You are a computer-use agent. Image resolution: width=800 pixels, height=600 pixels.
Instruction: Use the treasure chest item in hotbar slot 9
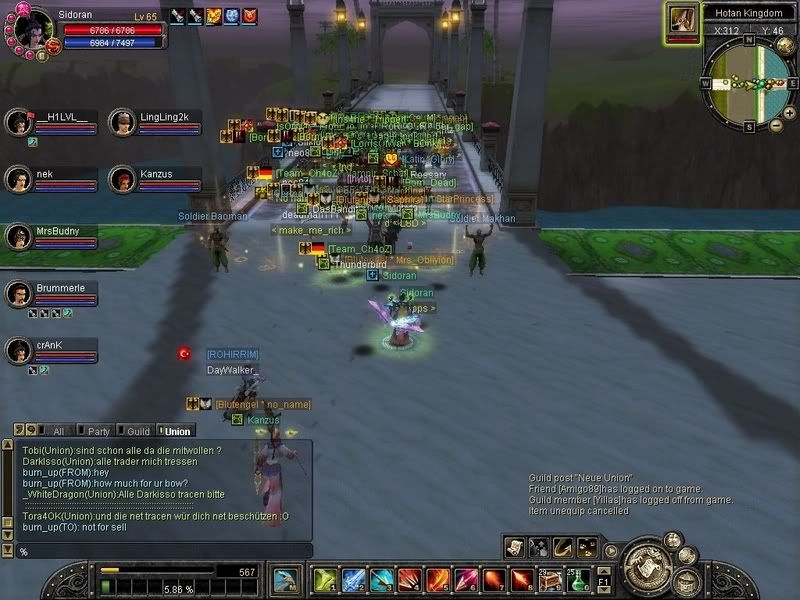tap(552, 579)
